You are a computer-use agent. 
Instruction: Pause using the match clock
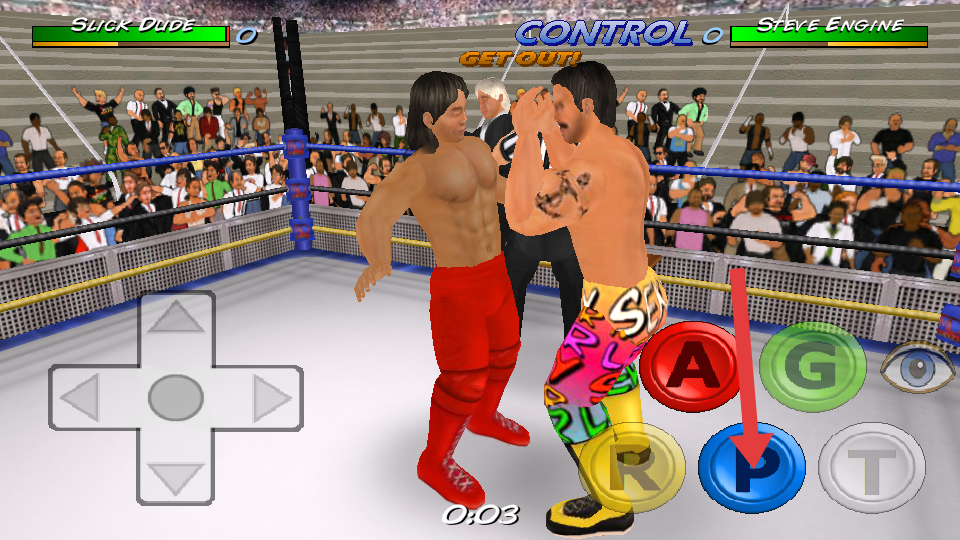click(480, 515)
